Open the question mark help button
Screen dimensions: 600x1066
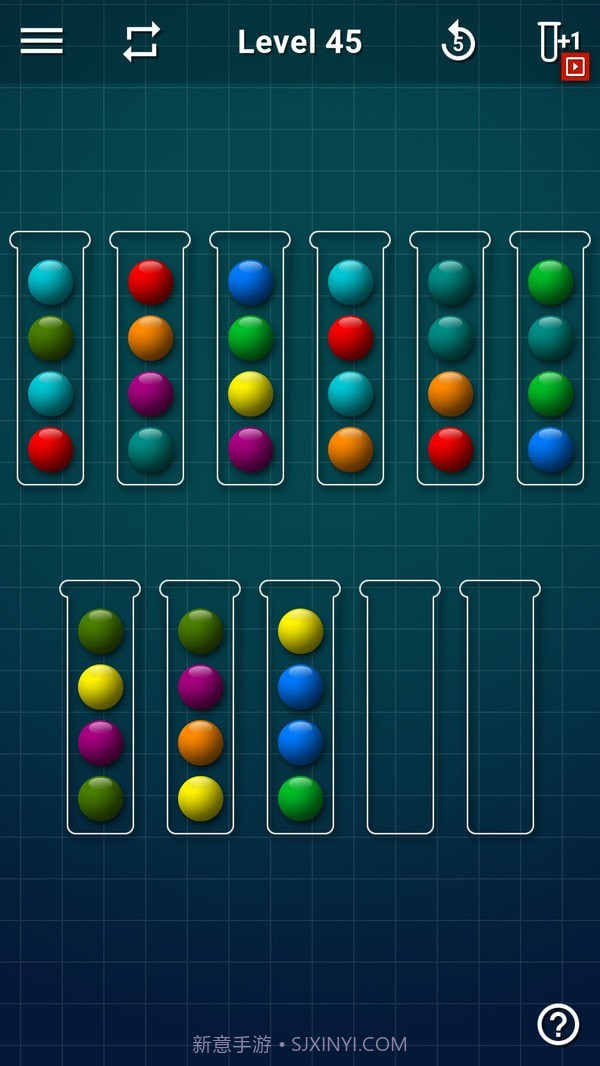tap(558, 1024)
